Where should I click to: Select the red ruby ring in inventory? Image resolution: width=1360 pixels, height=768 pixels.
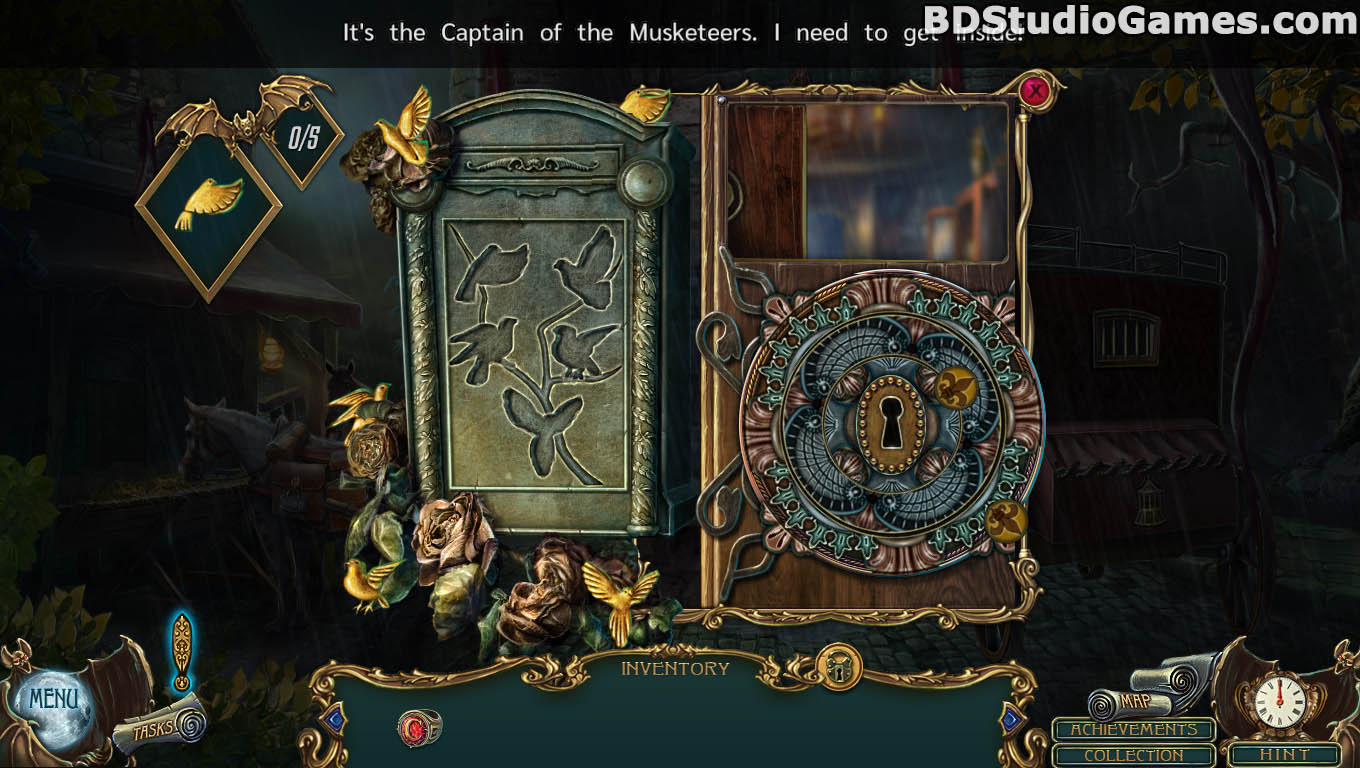click(418, 727)
